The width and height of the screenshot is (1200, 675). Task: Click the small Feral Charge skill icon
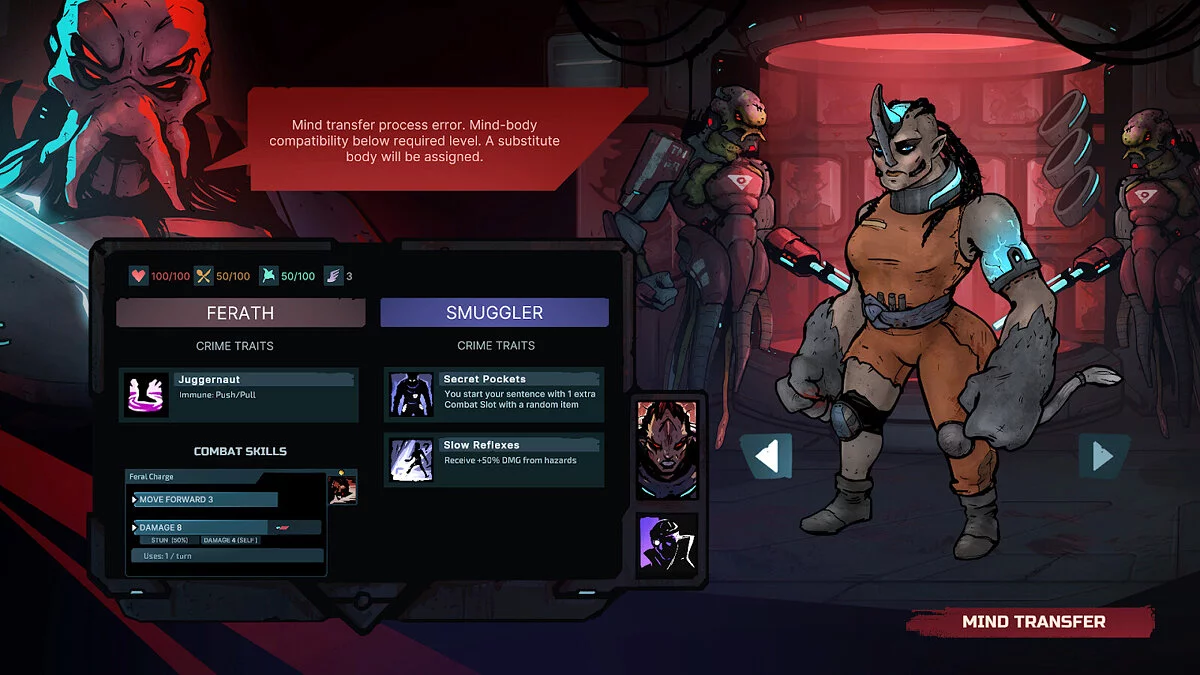pyautogui.click(x=343, y=489)
